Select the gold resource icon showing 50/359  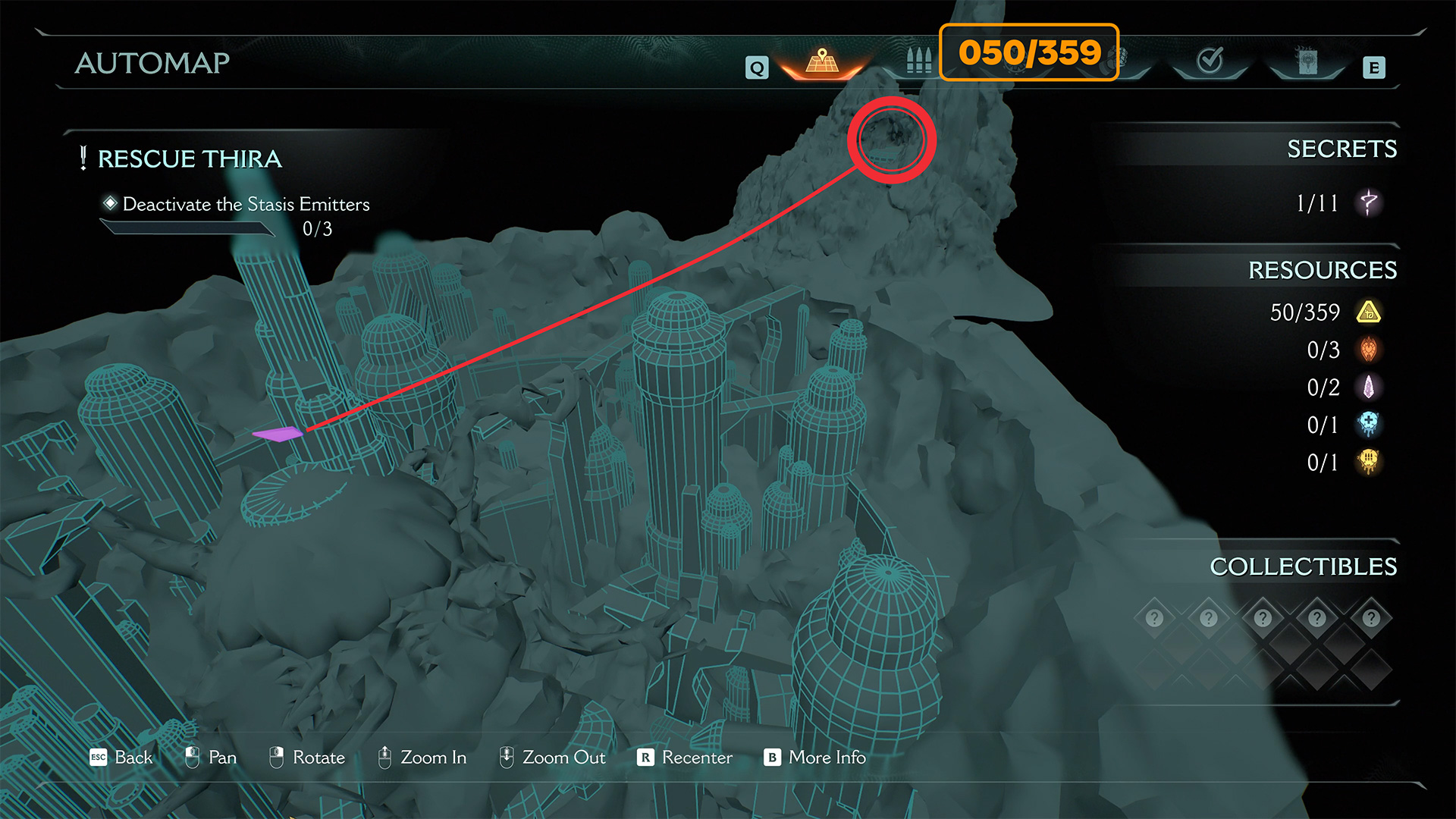point(1369,312)
